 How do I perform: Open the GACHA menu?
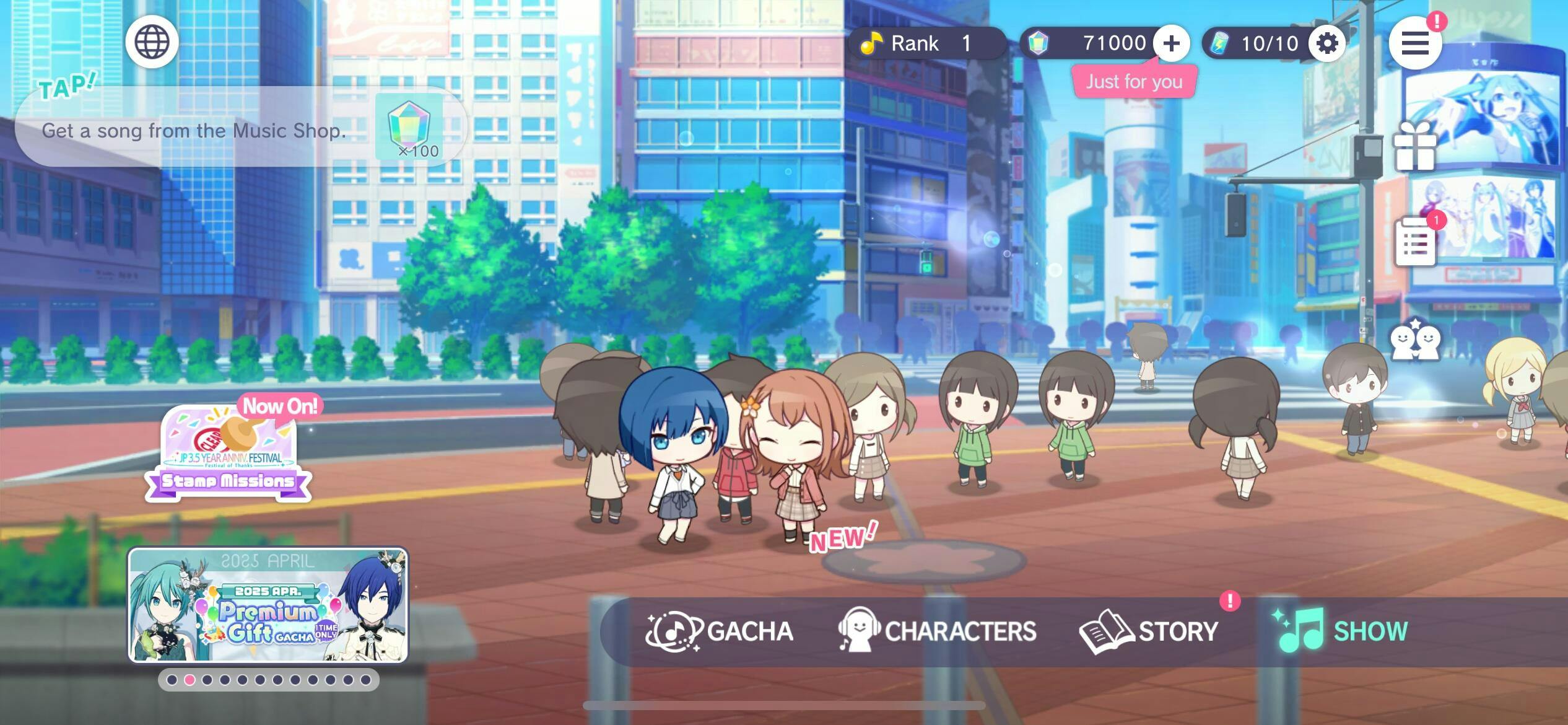(720, 631)
